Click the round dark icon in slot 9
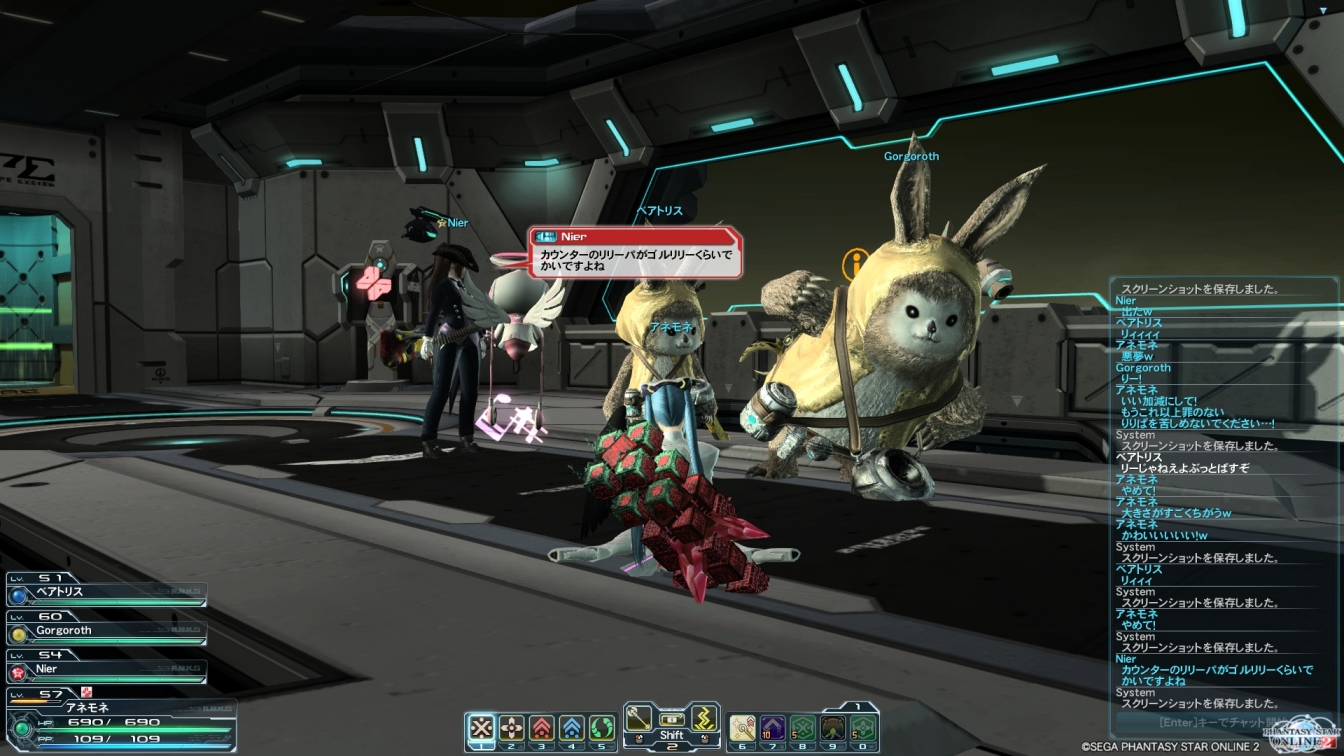The width and height of the screenshot is (1344, 756). pos(832,728)
